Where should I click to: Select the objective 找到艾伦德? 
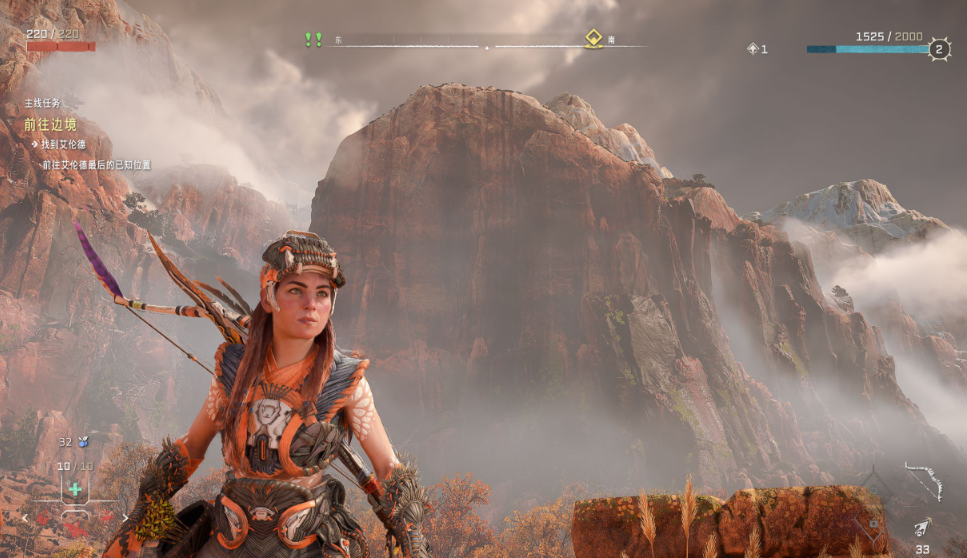[x=62, y=145]
